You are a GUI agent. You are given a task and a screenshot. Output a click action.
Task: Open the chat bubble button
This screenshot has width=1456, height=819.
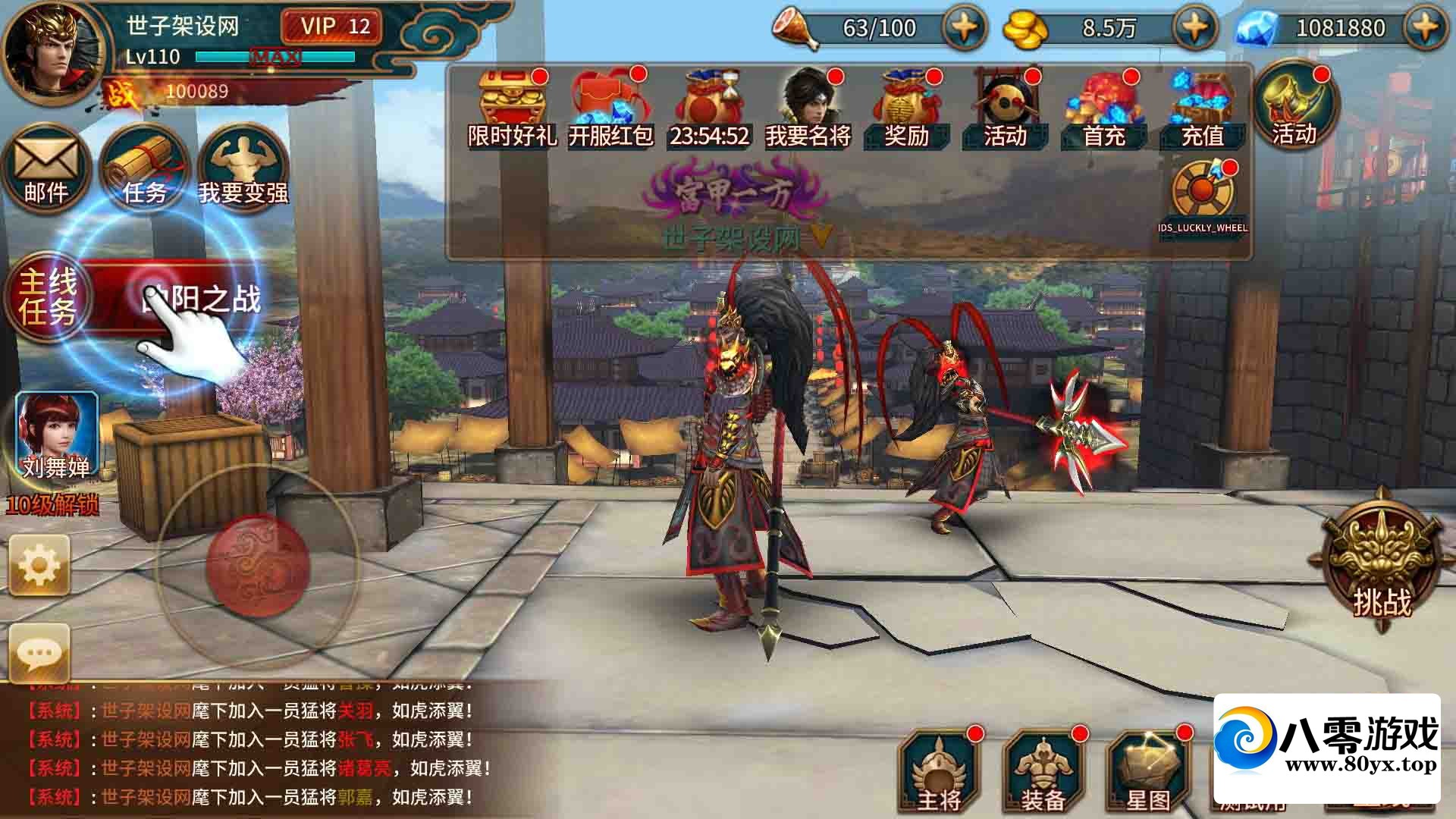[39, 652]
